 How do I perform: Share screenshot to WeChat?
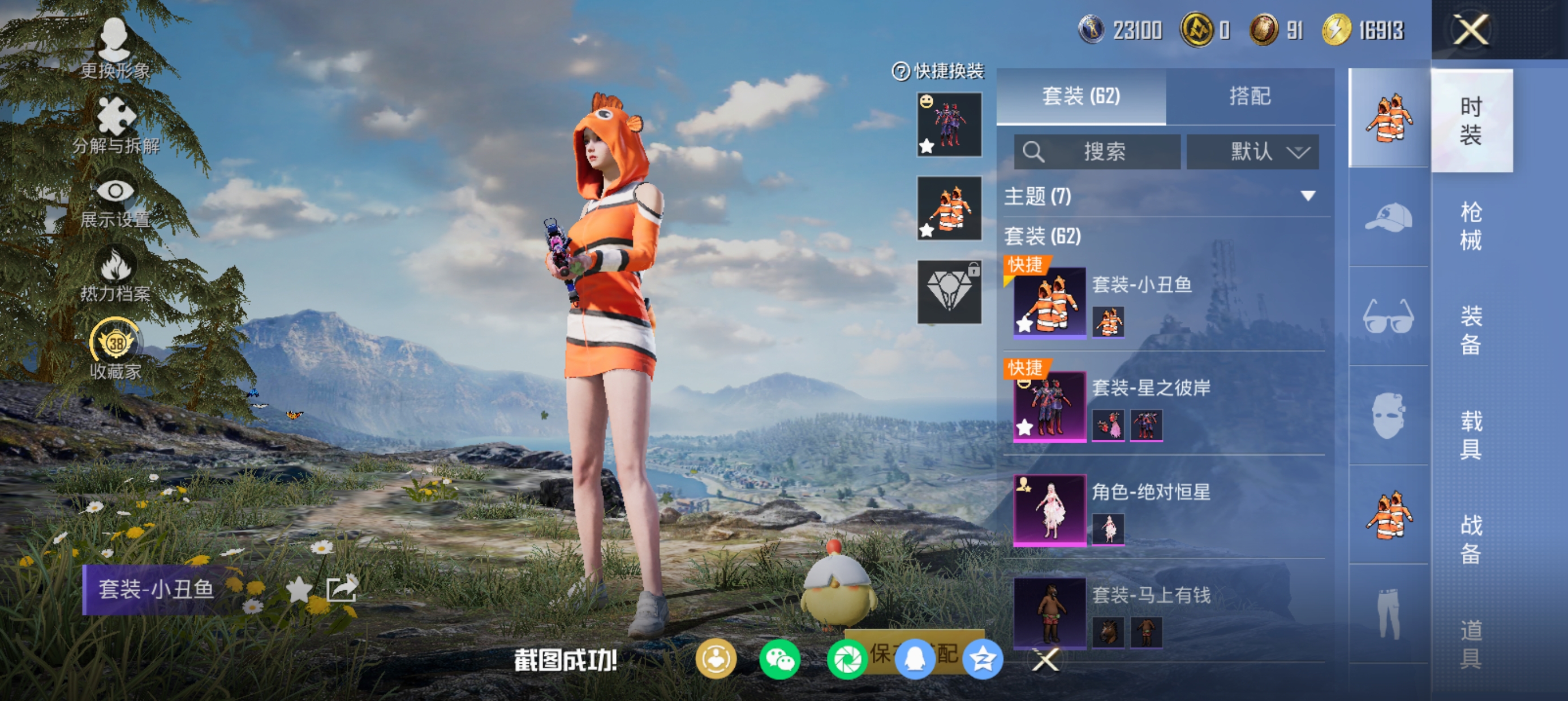pos(778,660)
